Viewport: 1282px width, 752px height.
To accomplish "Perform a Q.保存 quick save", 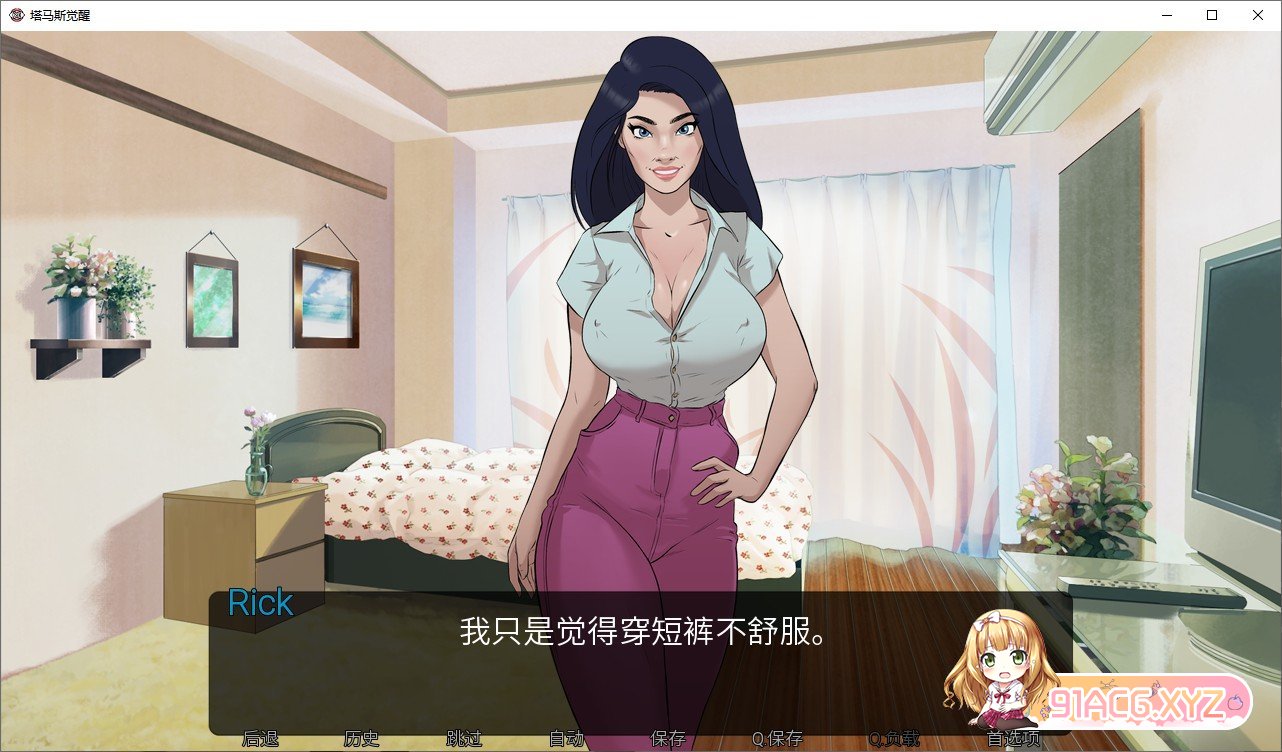I will coord(777,739).
